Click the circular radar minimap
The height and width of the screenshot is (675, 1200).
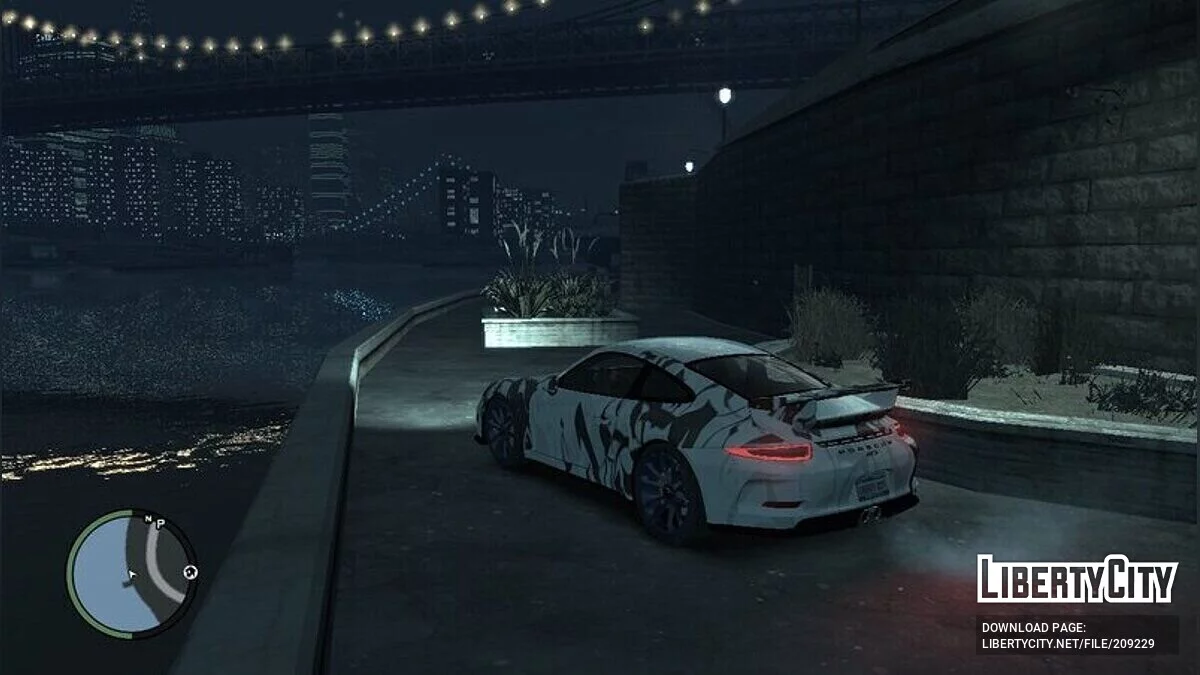point(131,573)
